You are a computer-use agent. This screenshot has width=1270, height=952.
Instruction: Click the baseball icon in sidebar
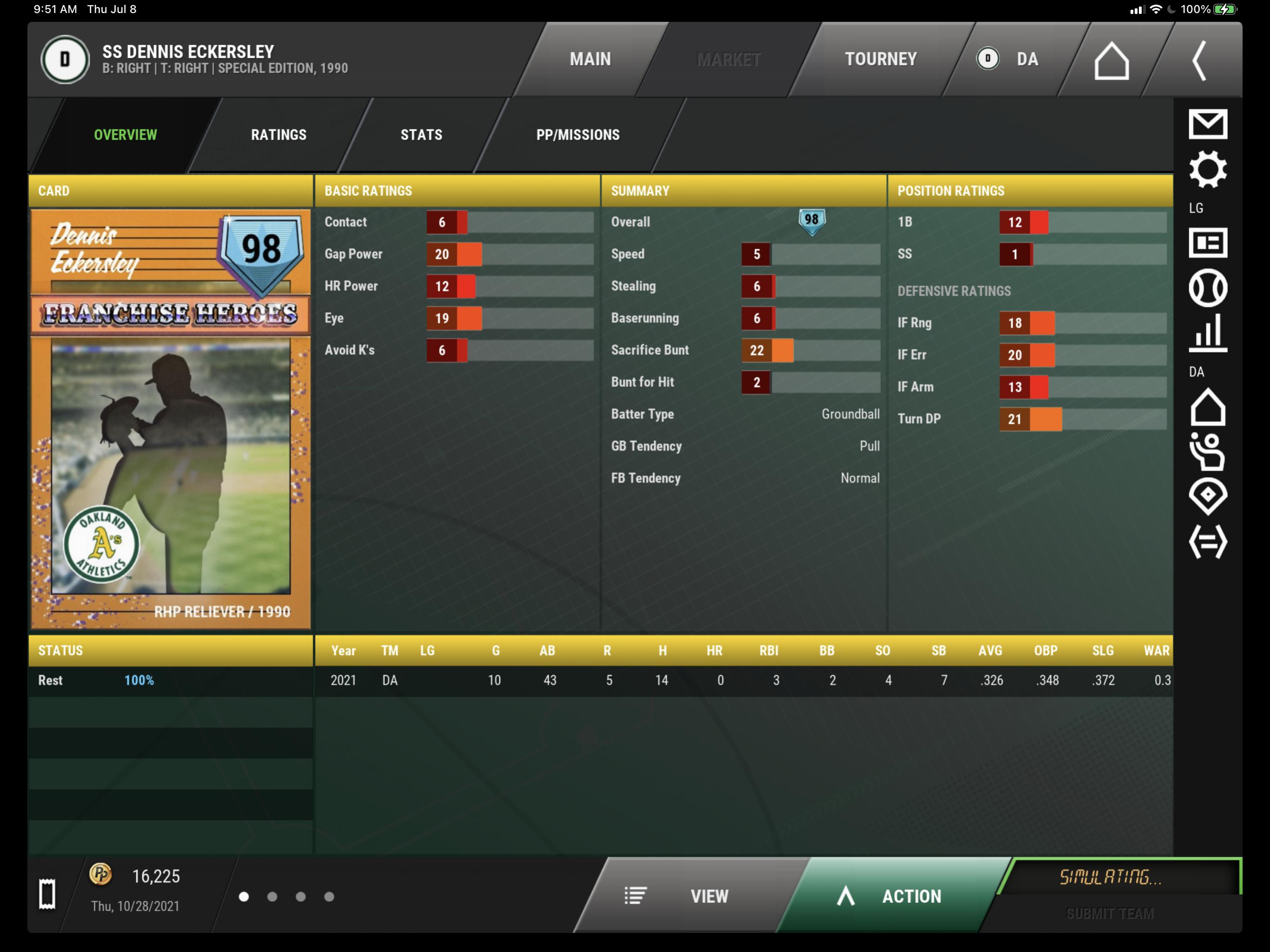[x=1207, y=288]
